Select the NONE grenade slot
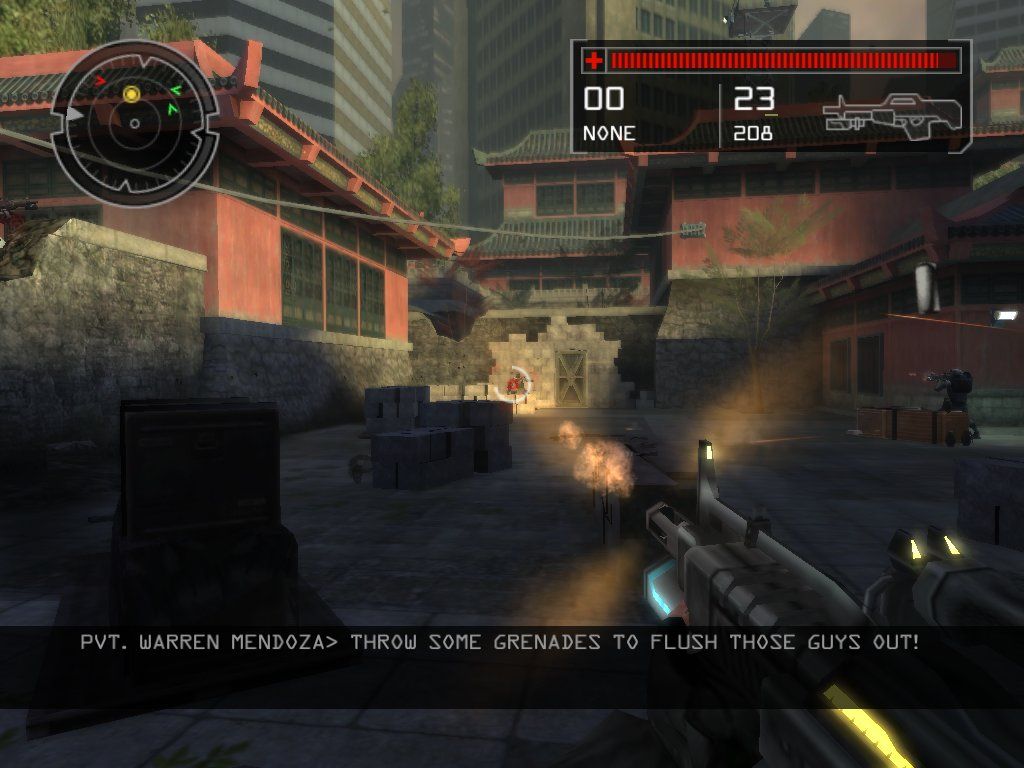This screenshot has width=1024, height=768. click(608, 132)
